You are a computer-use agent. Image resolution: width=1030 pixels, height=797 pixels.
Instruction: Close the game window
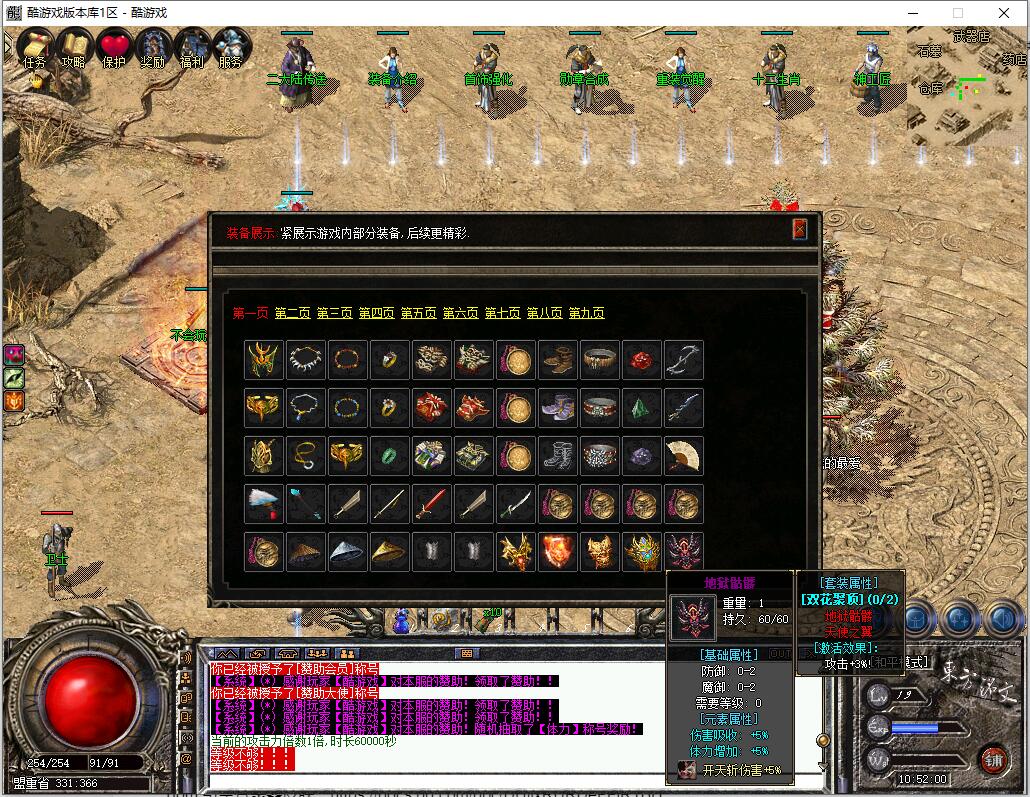coord(1004,13)
